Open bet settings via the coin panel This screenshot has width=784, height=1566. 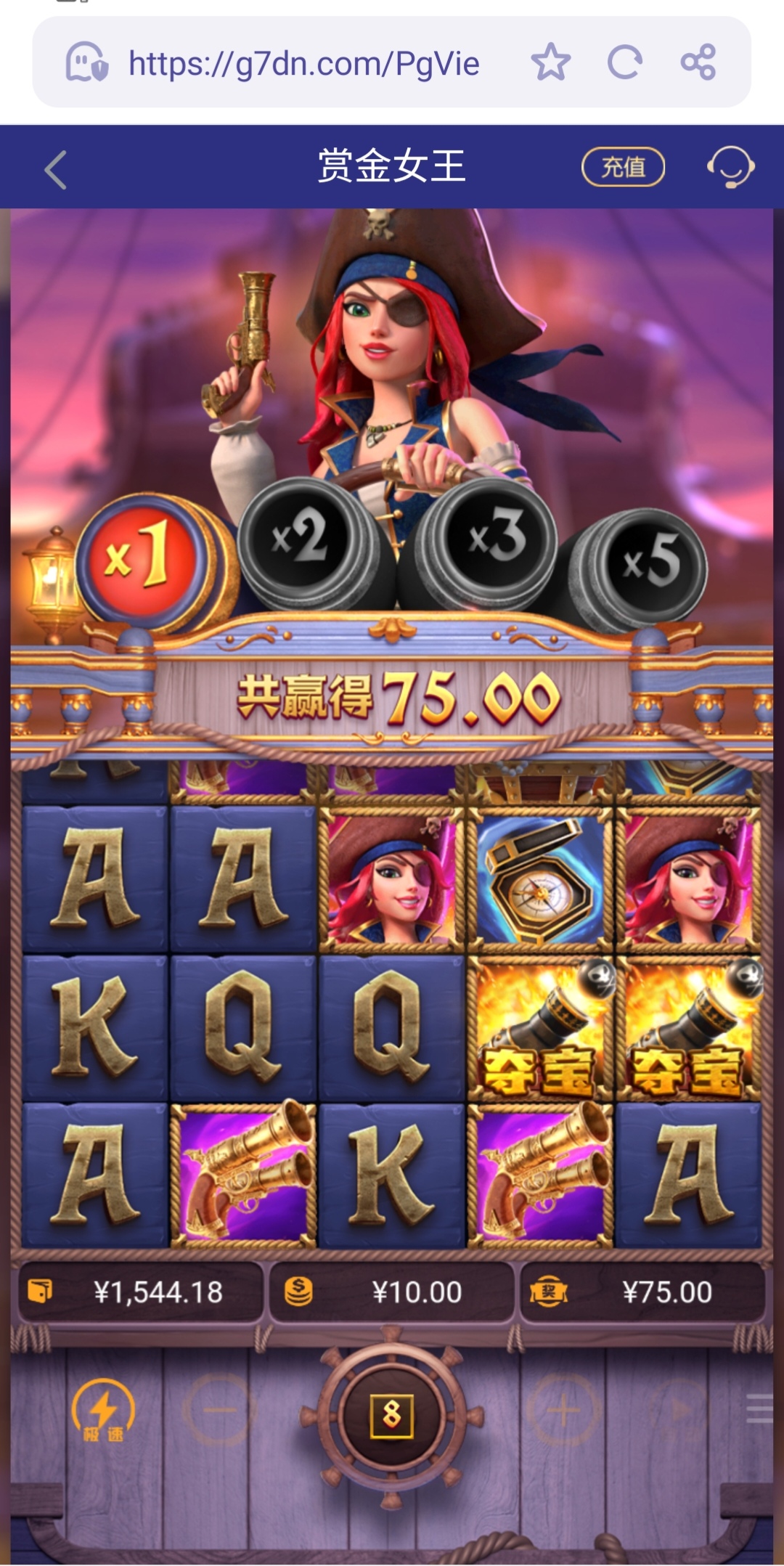point(392,1292)
